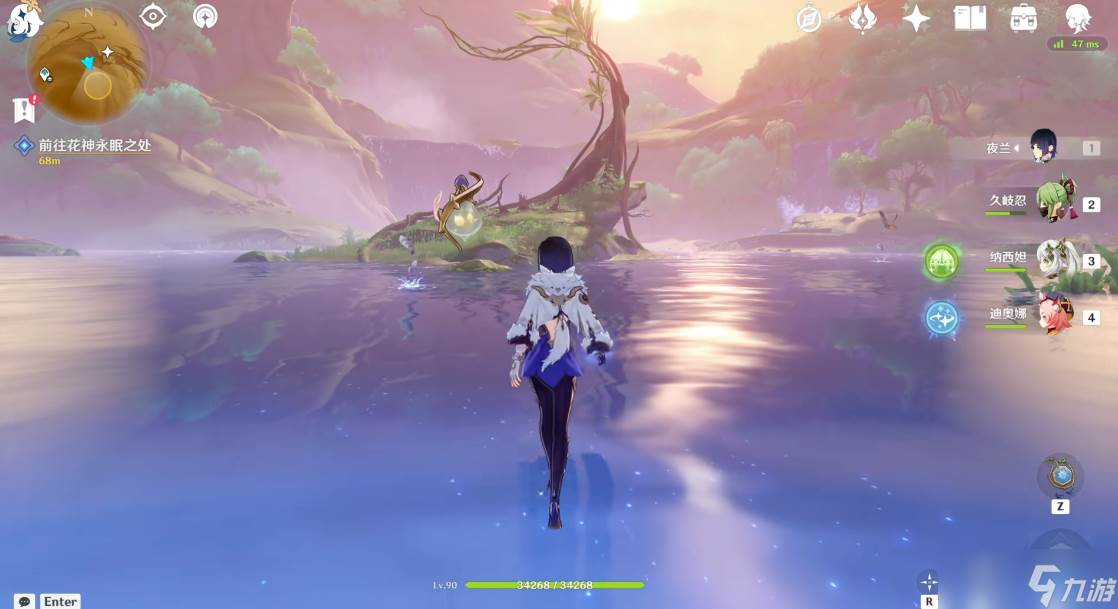The width and height of the screenshot is (1118, 609).
Task: Open the four-pointed star wish icon
Action: [916, 19]
